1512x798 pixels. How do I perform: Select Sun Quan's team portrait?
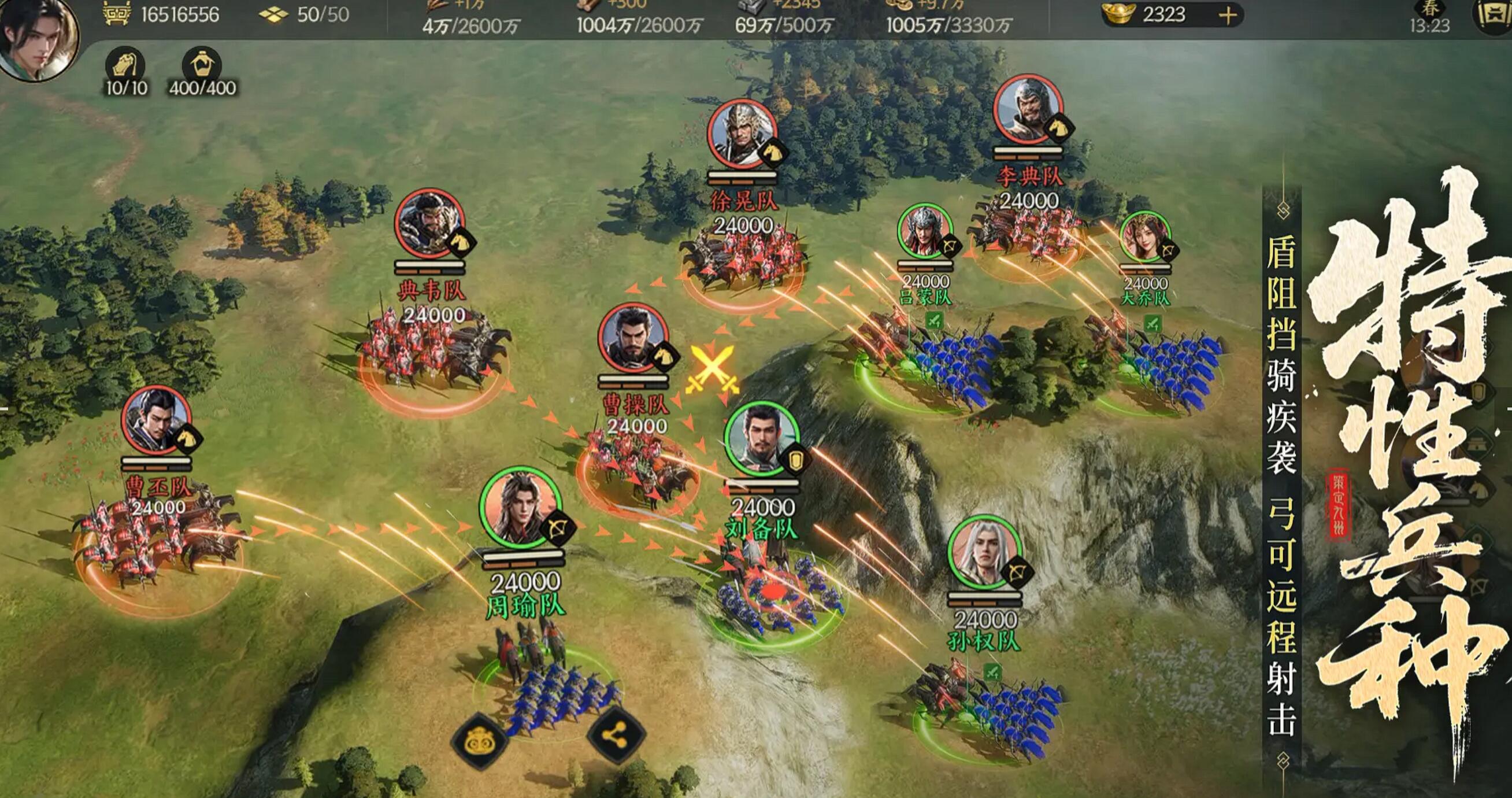tap(984, 553)
